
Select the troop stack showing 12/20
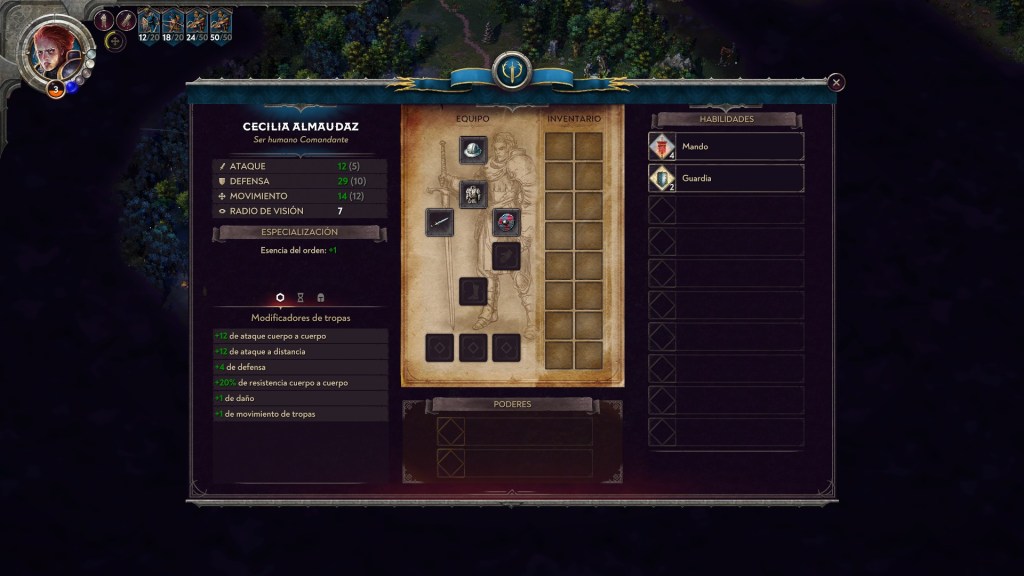[149, 24]
